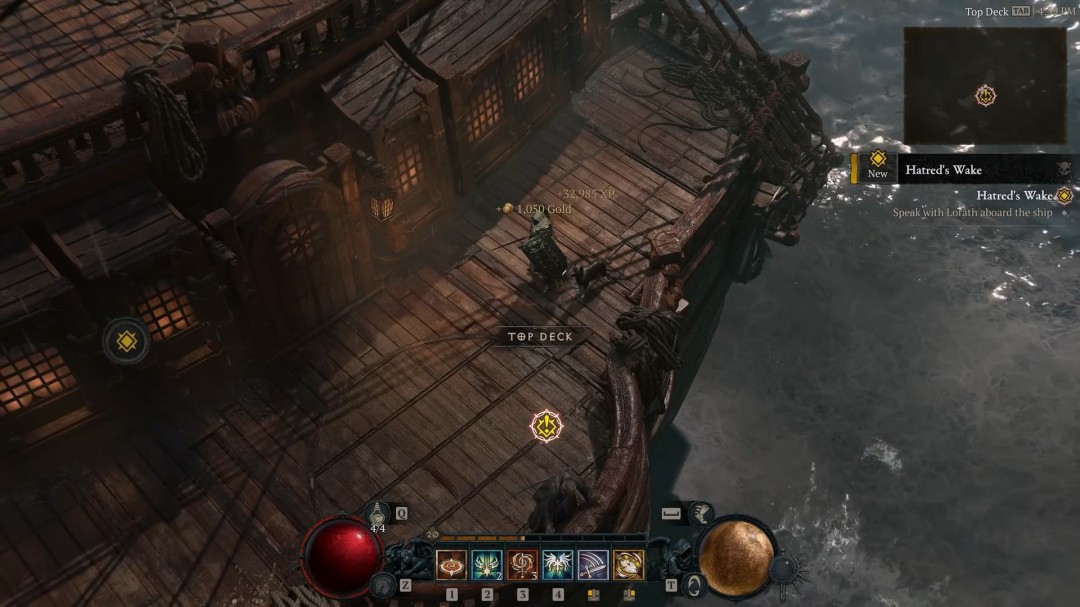Select the Hatred's Wake quest tracker entry
Image resolution: width=1080 pixels, height=607 pixels.
1013,196
